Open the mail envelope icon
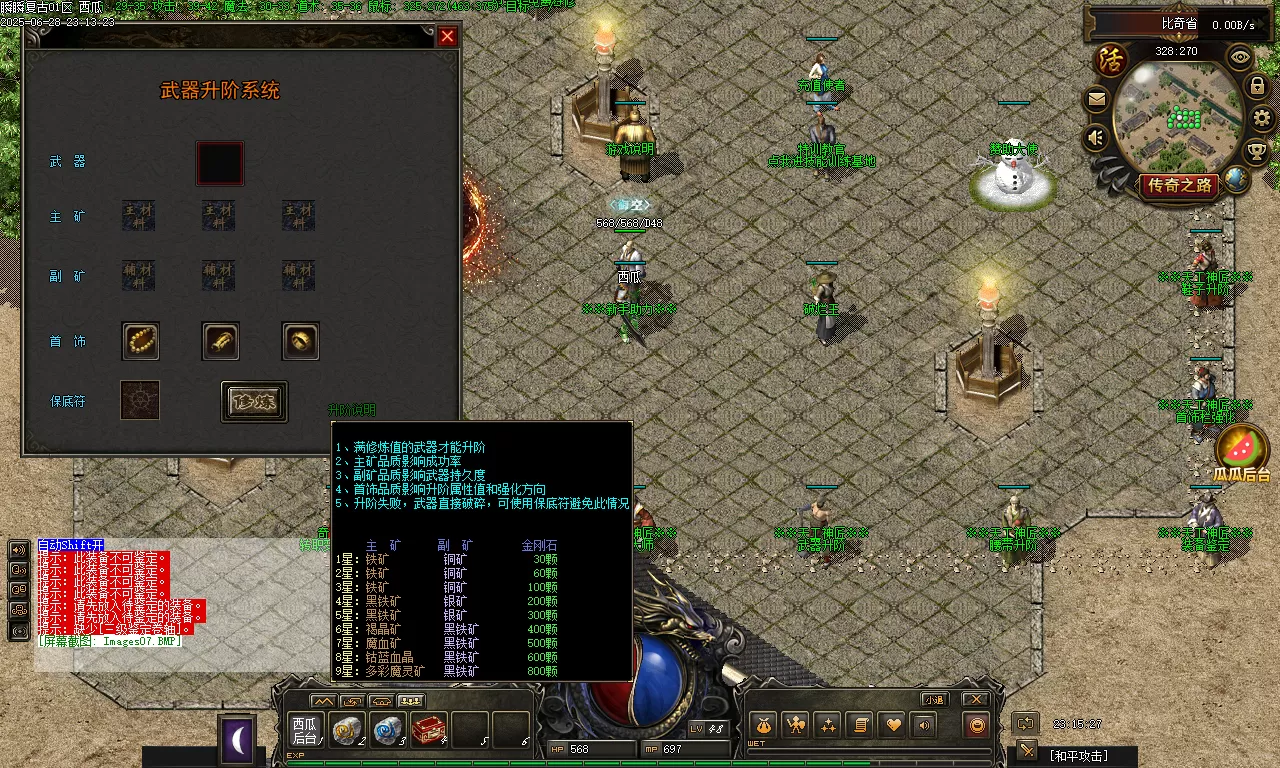The height and width of the screenshot is (768, 1280). [1097, 99]
